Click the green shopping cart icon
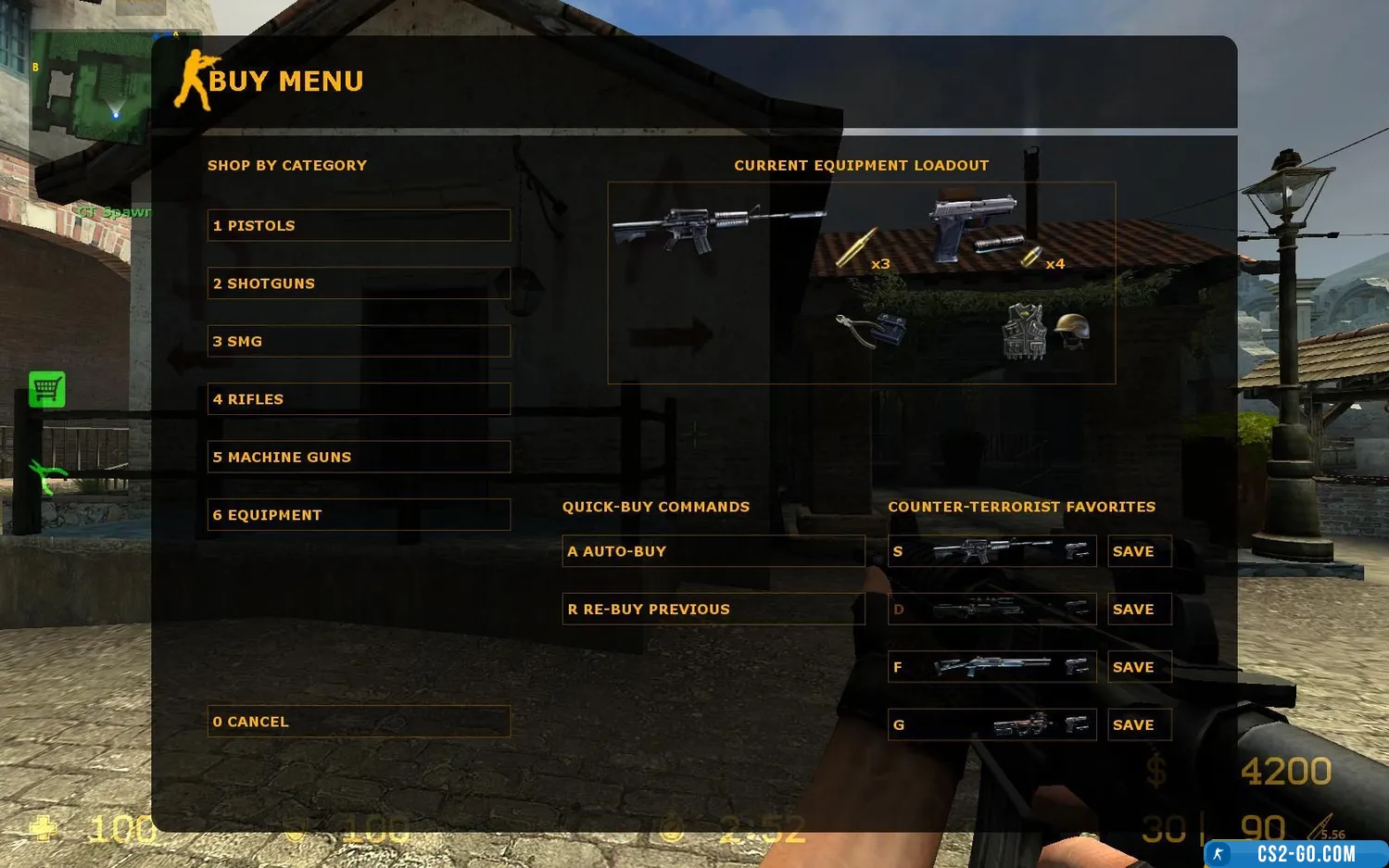The width and height of the screenshot is (1389, 868). point(47,390)
